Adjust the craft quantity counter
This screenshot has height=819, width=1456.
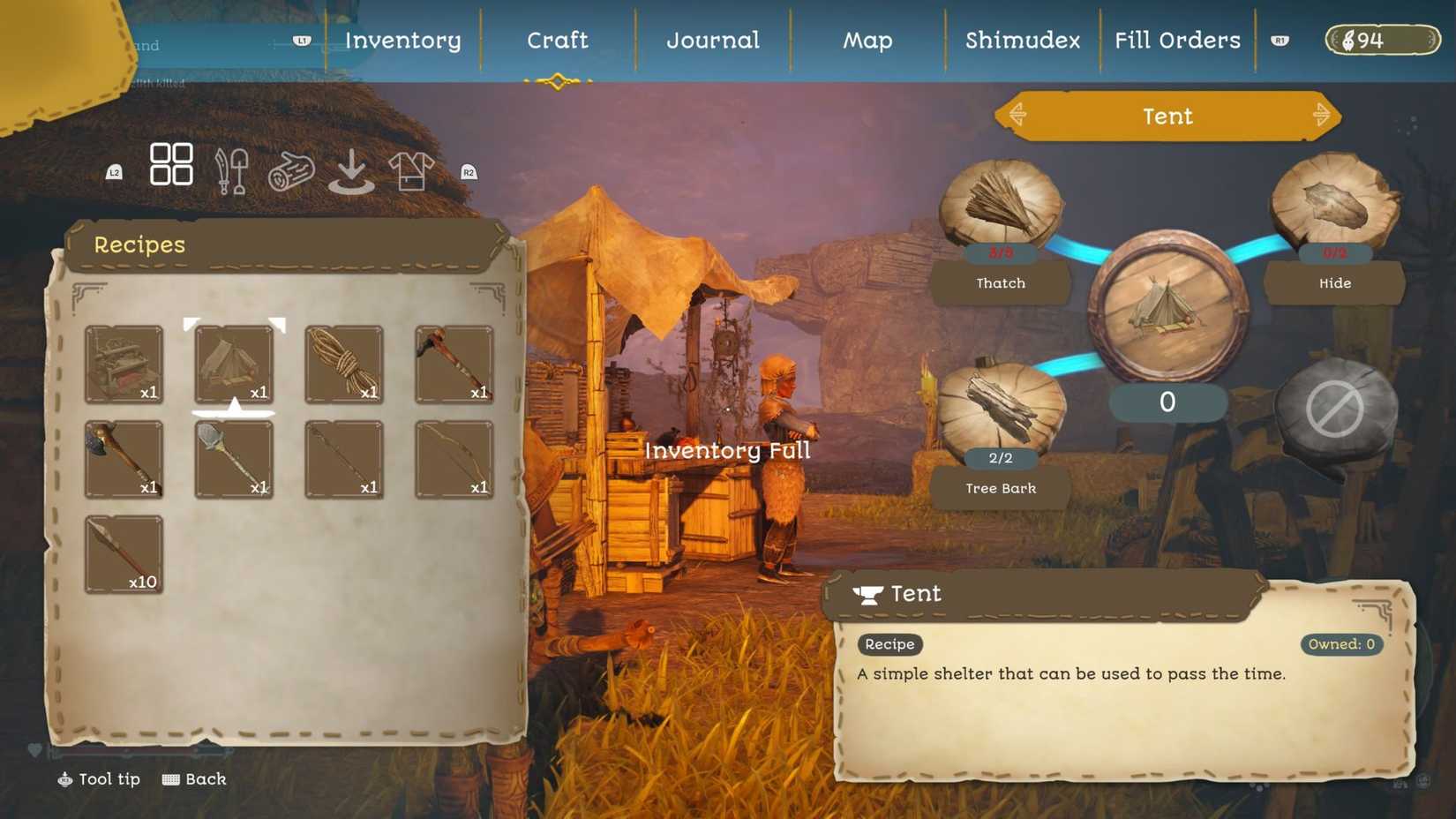point(1167,402)
